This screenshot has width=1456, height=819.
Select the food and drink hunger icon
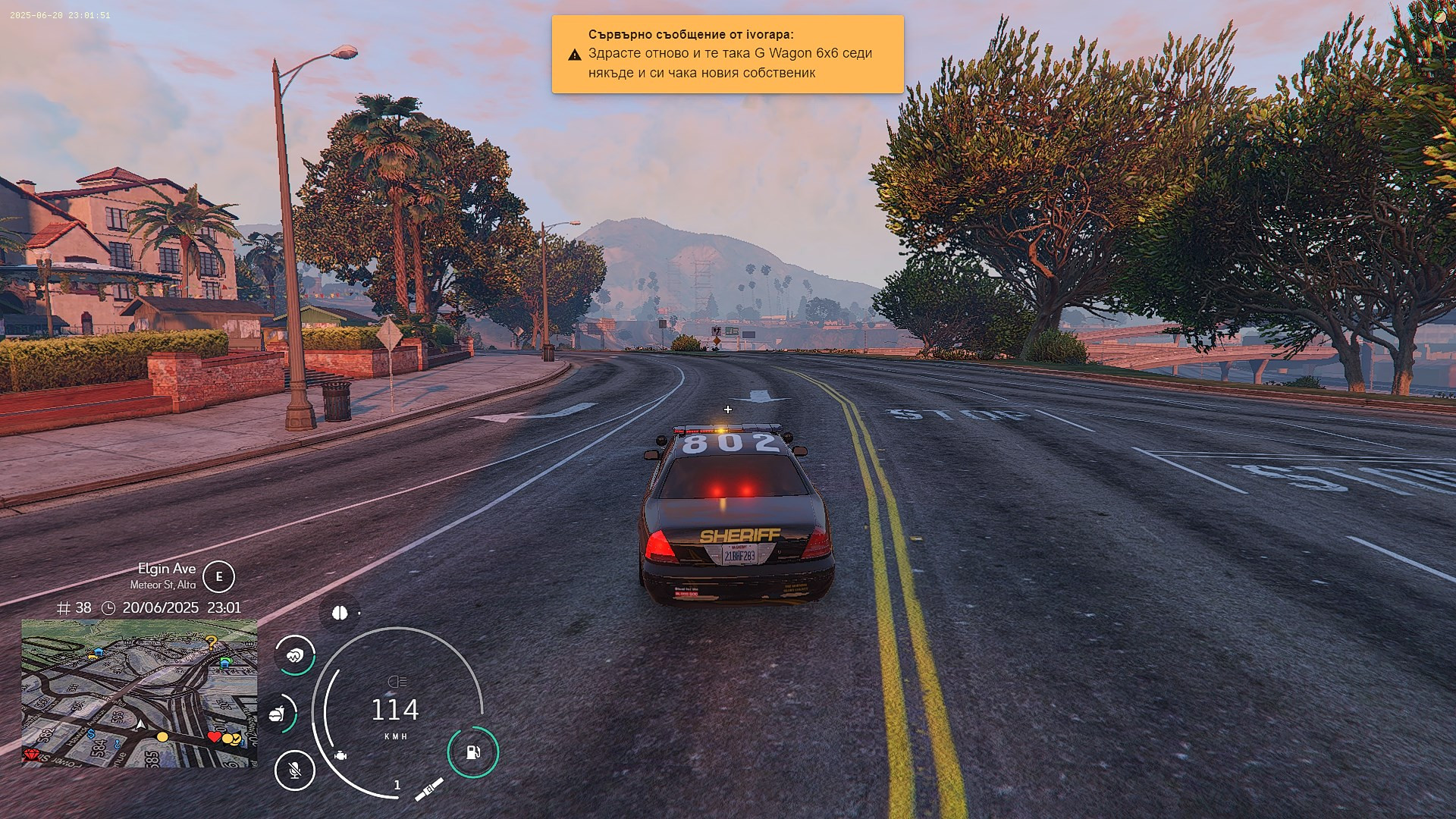278,714
